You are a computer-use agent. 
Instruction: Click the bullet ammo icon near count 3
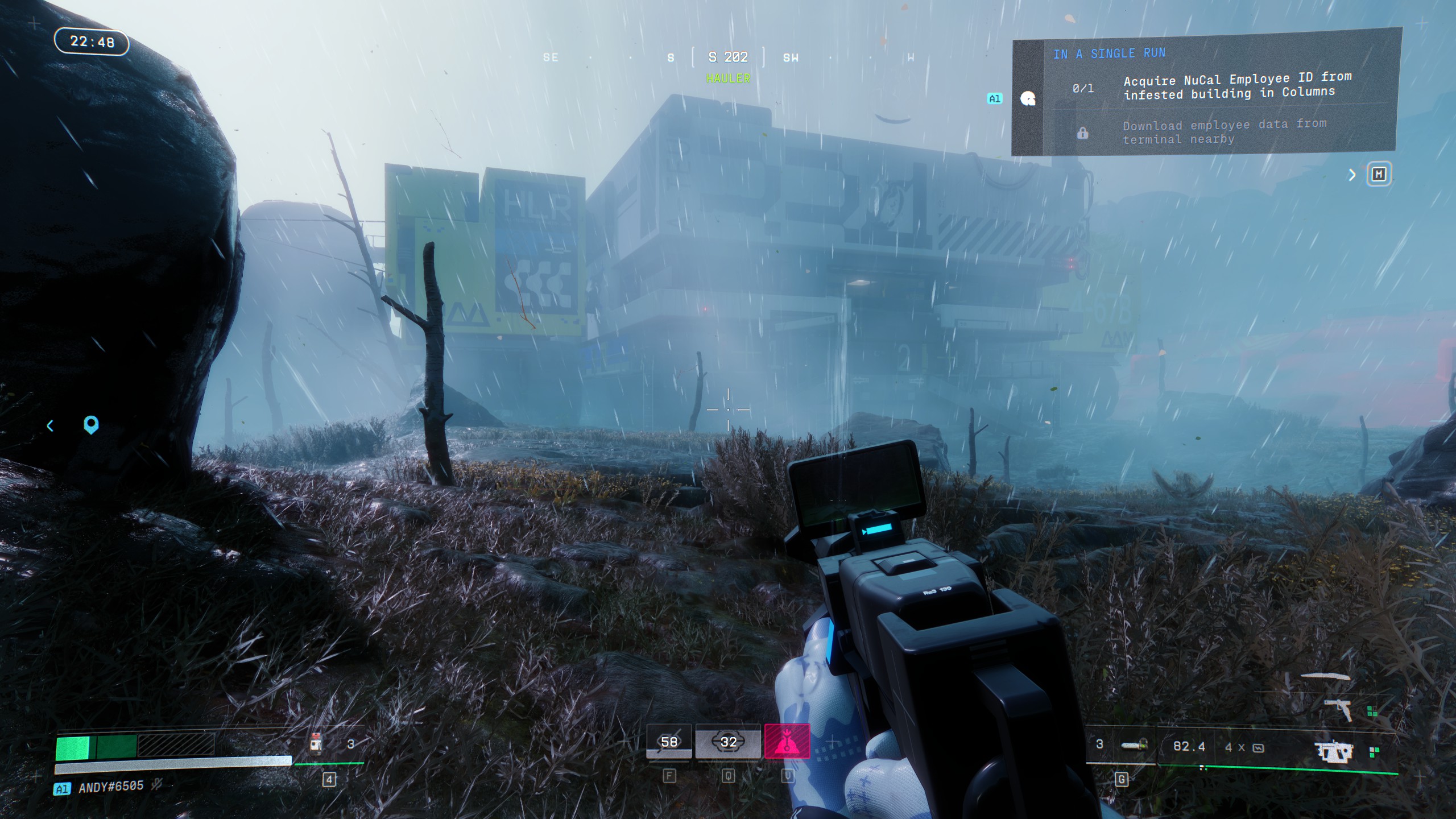point(1135,744)
